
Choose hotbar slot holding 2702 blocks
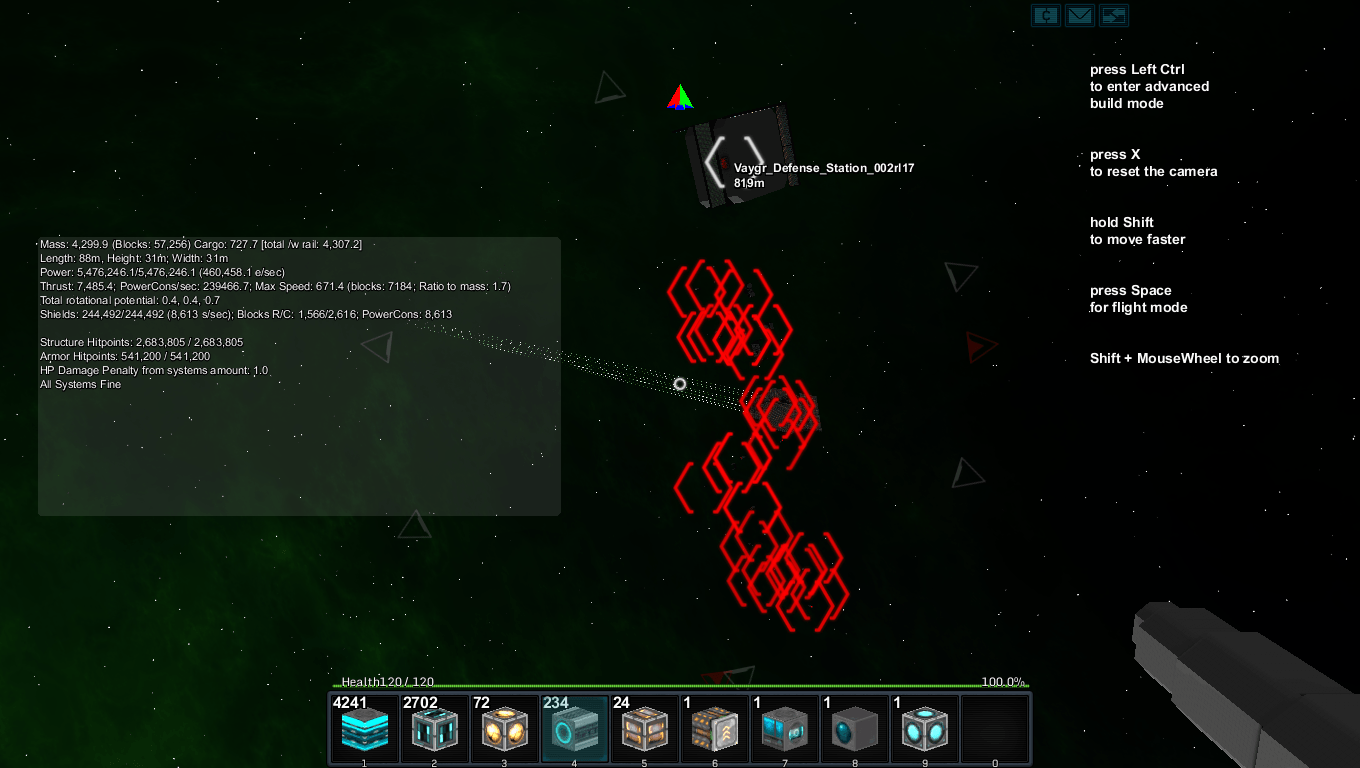(435, 730)
